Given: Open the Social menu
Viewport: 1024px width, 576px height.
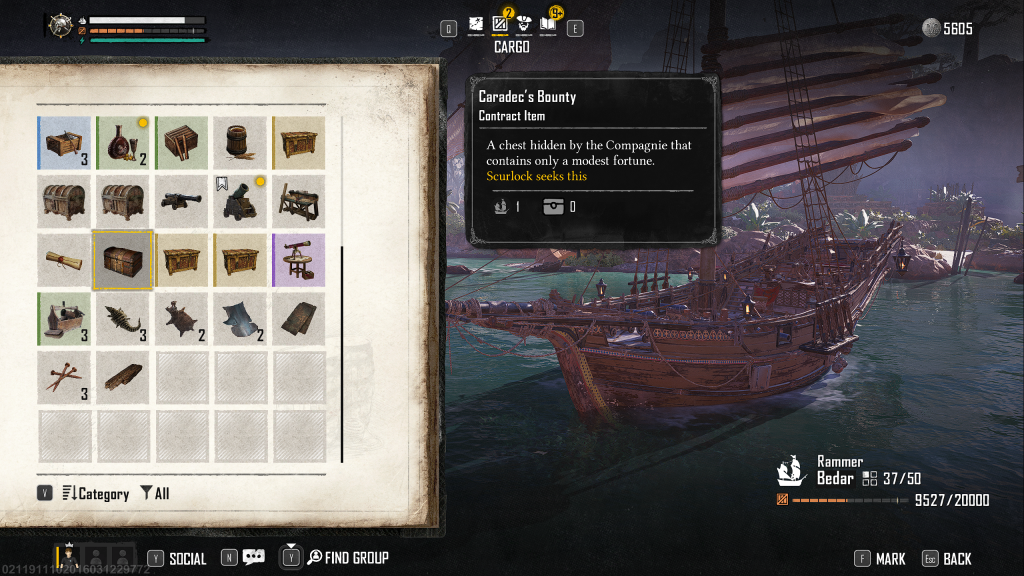Looking at the screenshot, I should 178,558.
